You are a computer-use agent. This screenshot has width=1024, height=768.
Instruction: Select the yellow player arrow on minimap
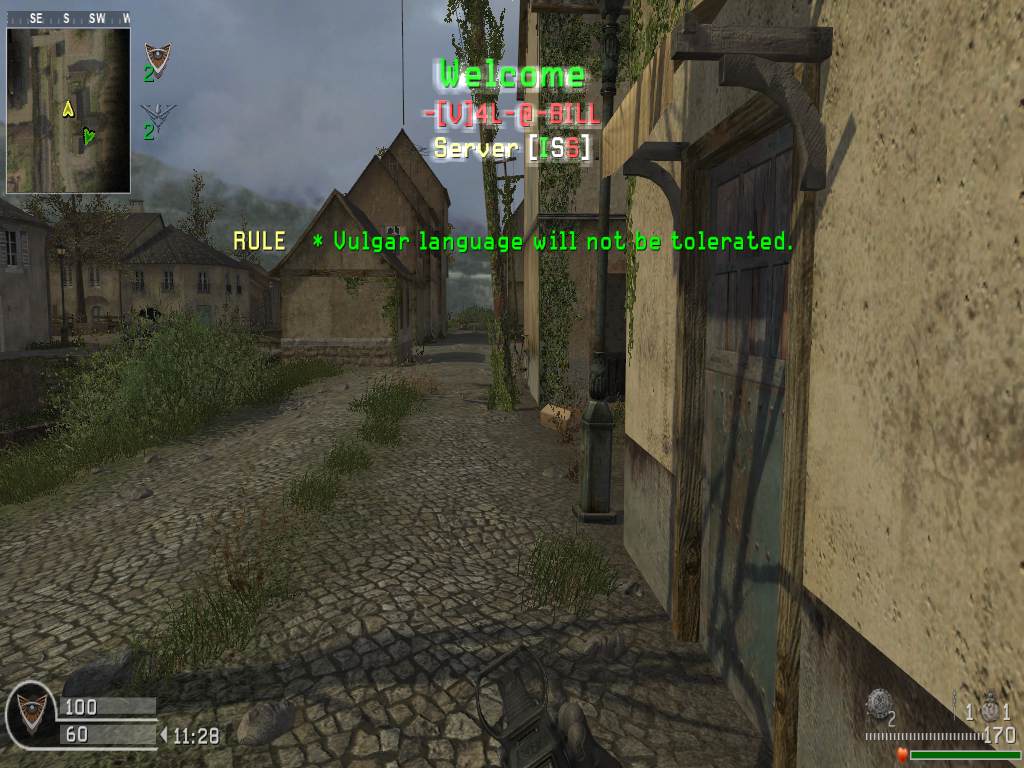pyautogui.click(x=68, y=108)
